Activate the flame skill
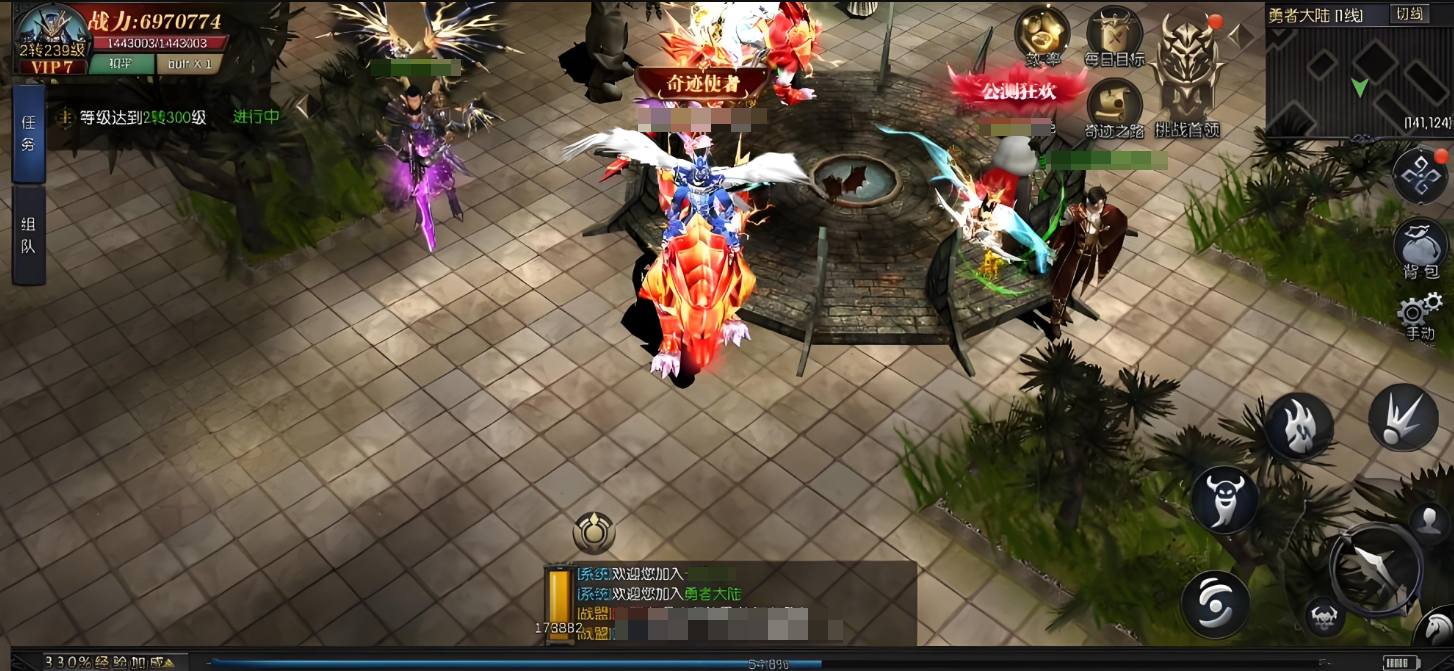1454x671 pixels. [1299, 425]
